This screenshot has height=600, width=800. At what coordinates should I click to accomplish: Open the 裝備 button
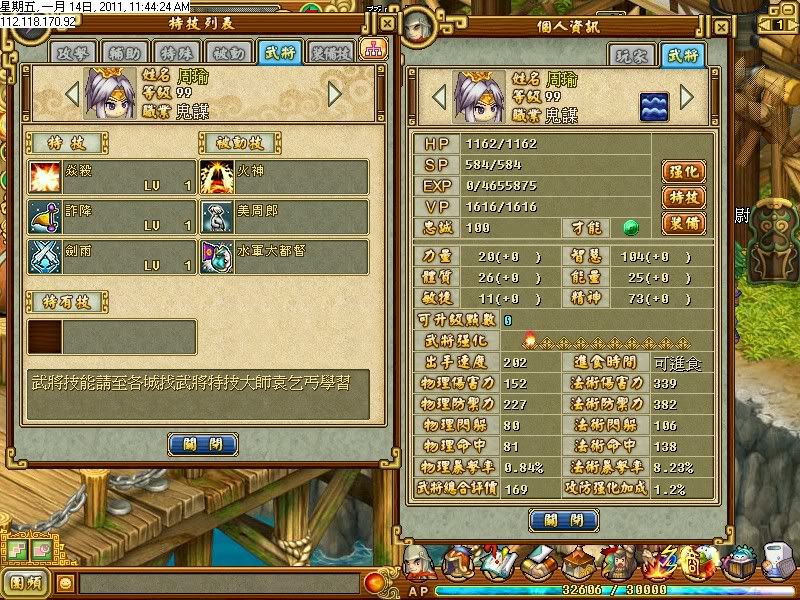click(x=683, y=223)
